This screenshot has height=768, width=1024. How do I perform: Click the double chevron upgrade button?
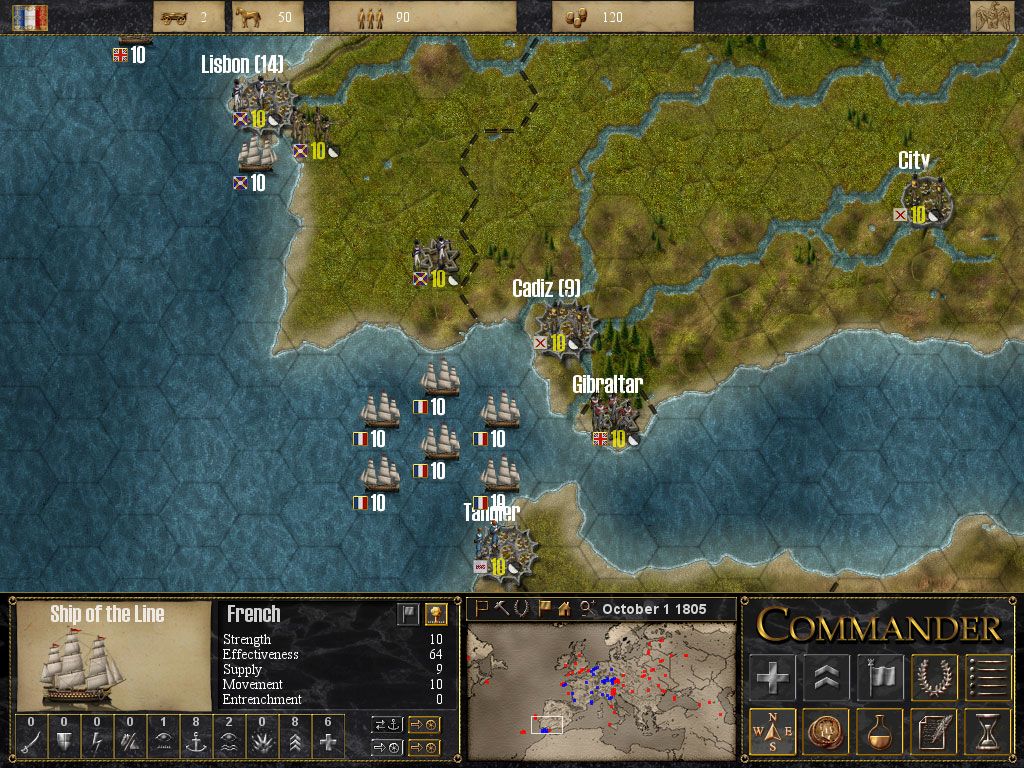point(826,677)
